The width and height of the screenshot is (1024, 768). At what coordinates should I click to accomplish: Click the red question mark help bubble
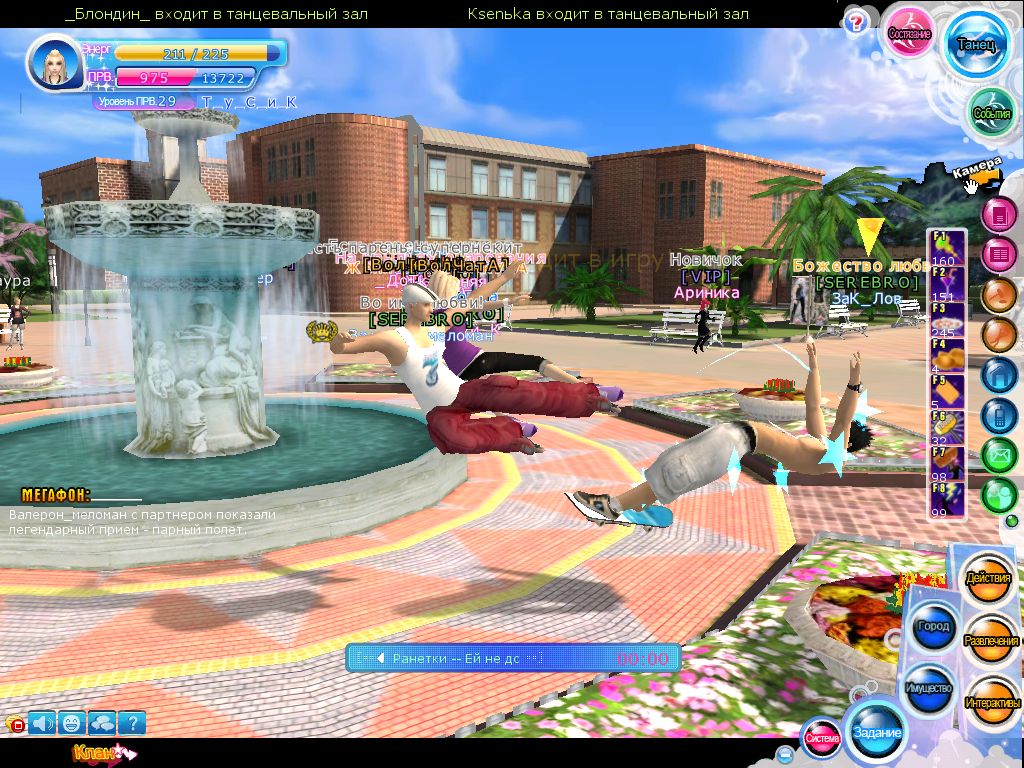[855, 22]
